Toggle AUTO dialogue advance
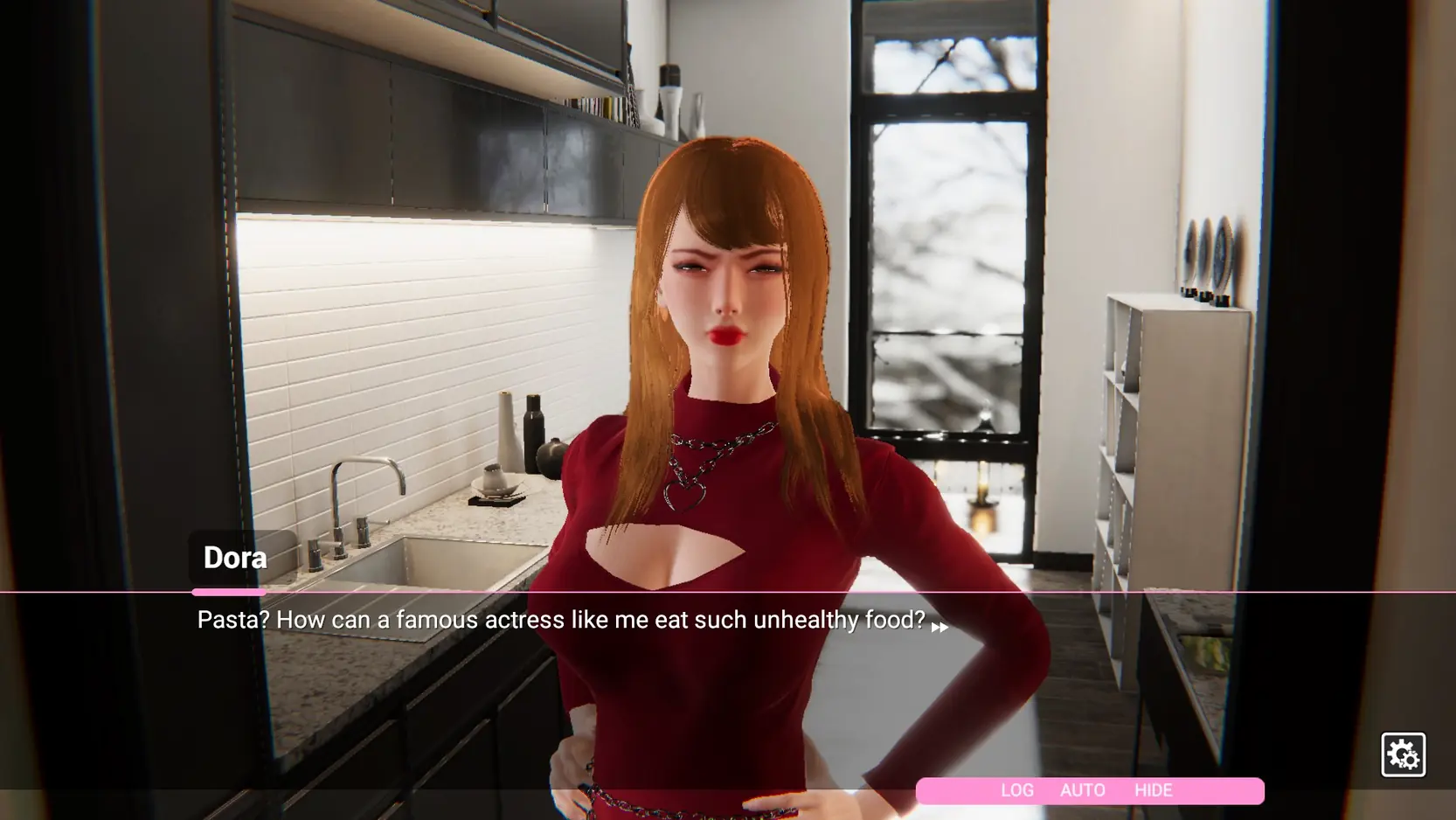The height and width of the screenshot is (820, 1456). pyautogui.click(x=1082, y=790)
